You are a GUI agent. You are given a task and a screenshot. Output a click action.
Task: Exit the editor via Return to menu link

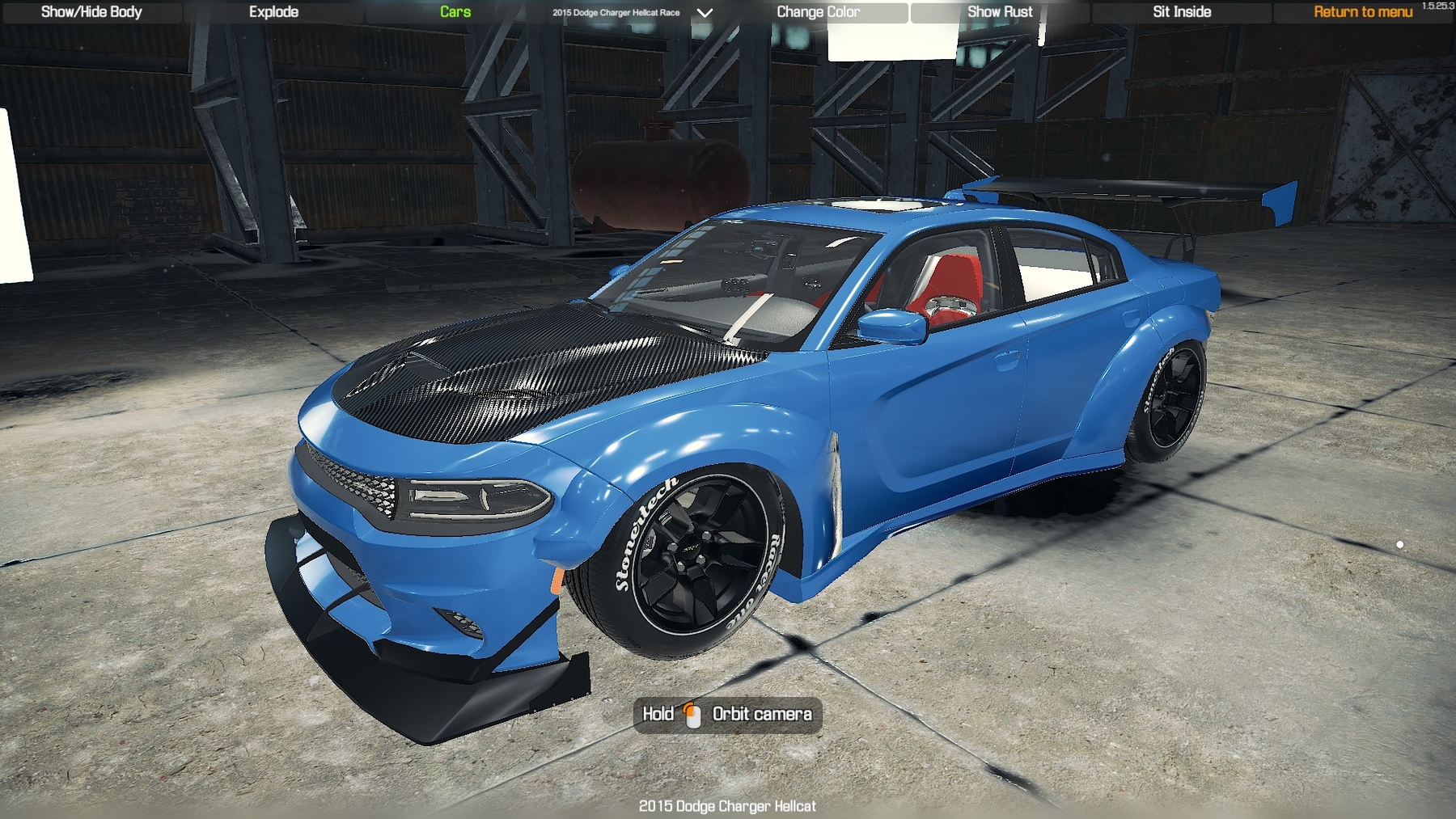(1363, 11)
